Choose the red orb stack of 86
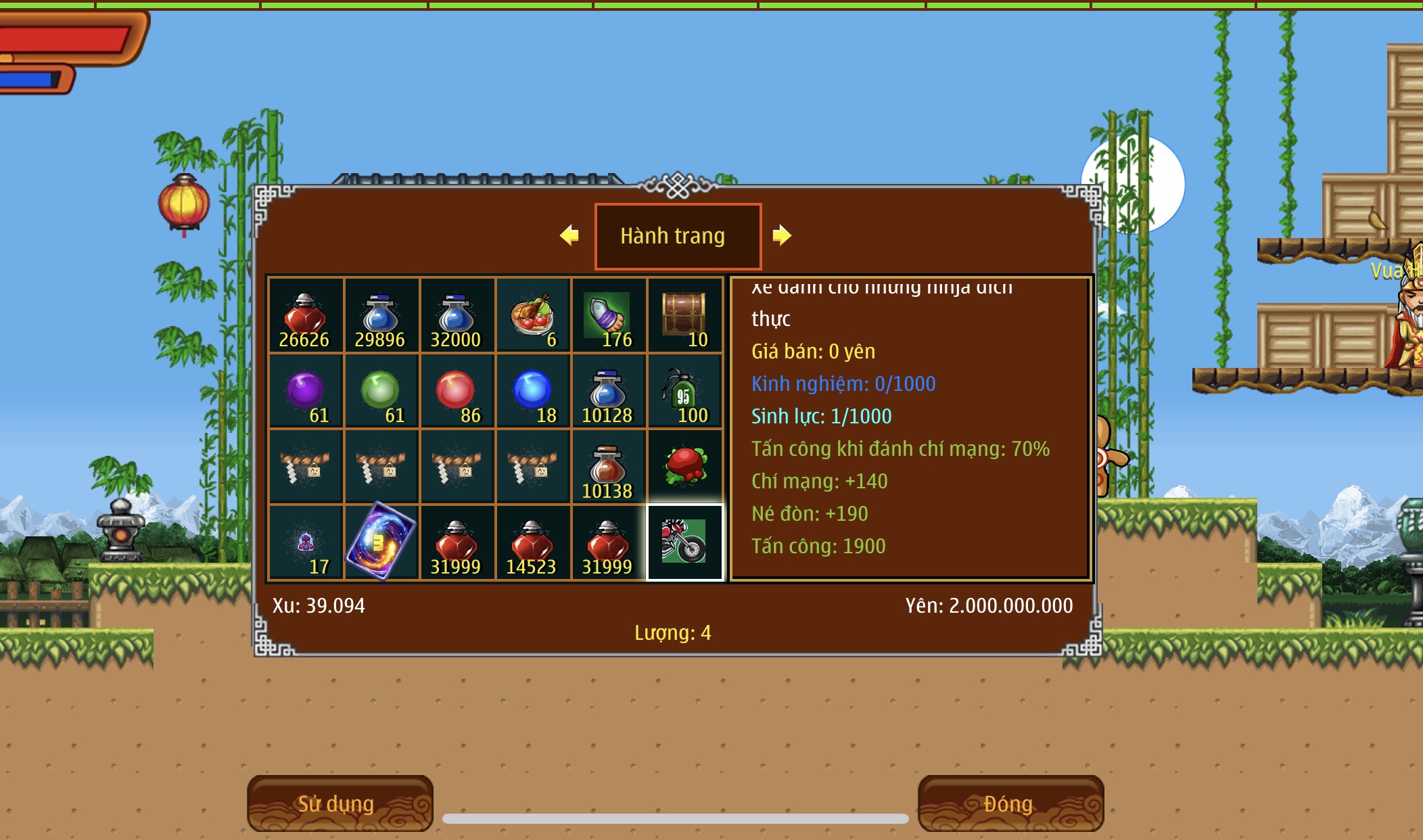 point(457,392)
